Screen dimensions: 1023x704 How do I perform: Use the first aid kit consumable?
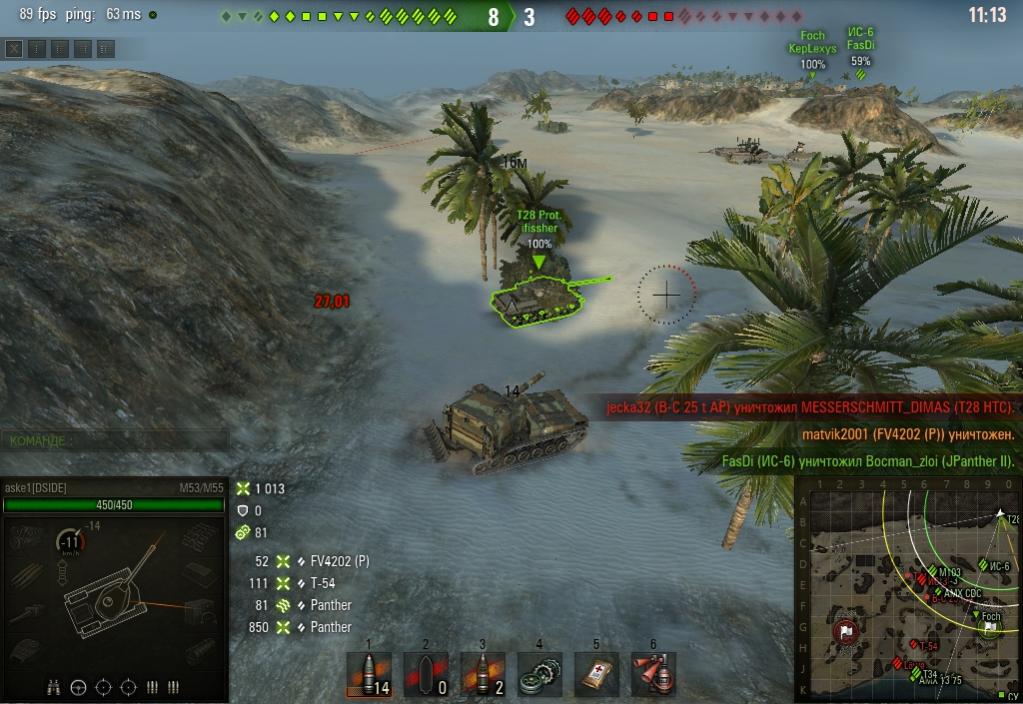click(x=596, y=675)
